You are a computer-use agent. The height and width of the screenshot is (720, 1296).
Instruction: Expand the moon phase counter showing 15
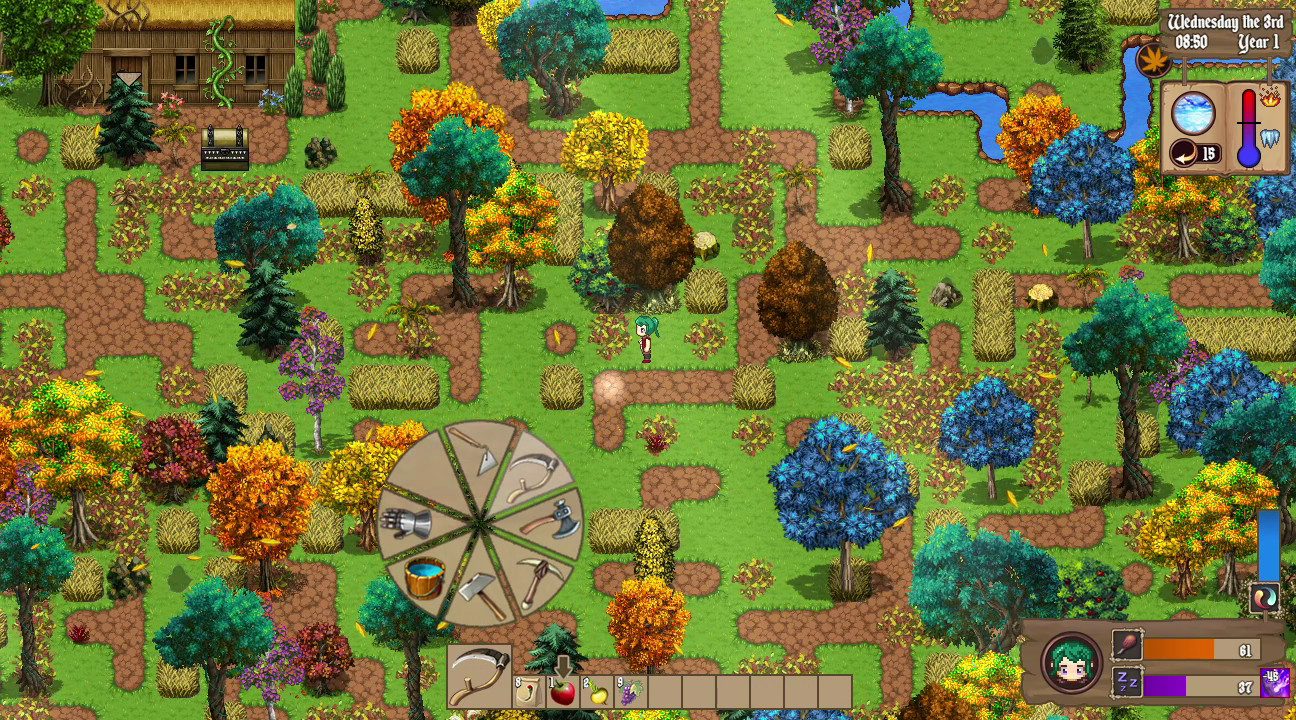[x=1194, y=152]
